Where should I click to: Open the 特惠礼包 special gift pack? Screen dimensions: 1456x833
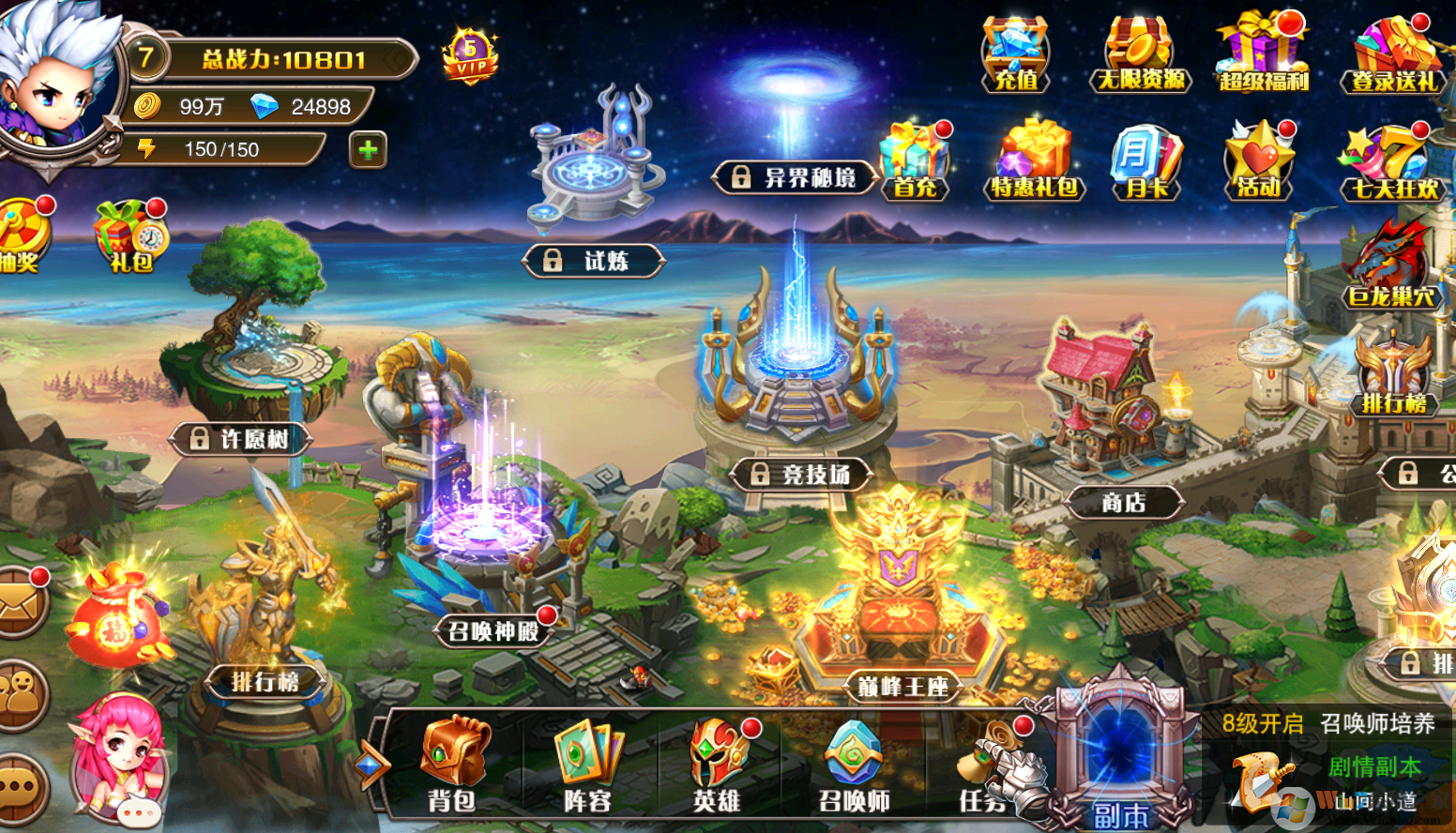(1035, 161)
